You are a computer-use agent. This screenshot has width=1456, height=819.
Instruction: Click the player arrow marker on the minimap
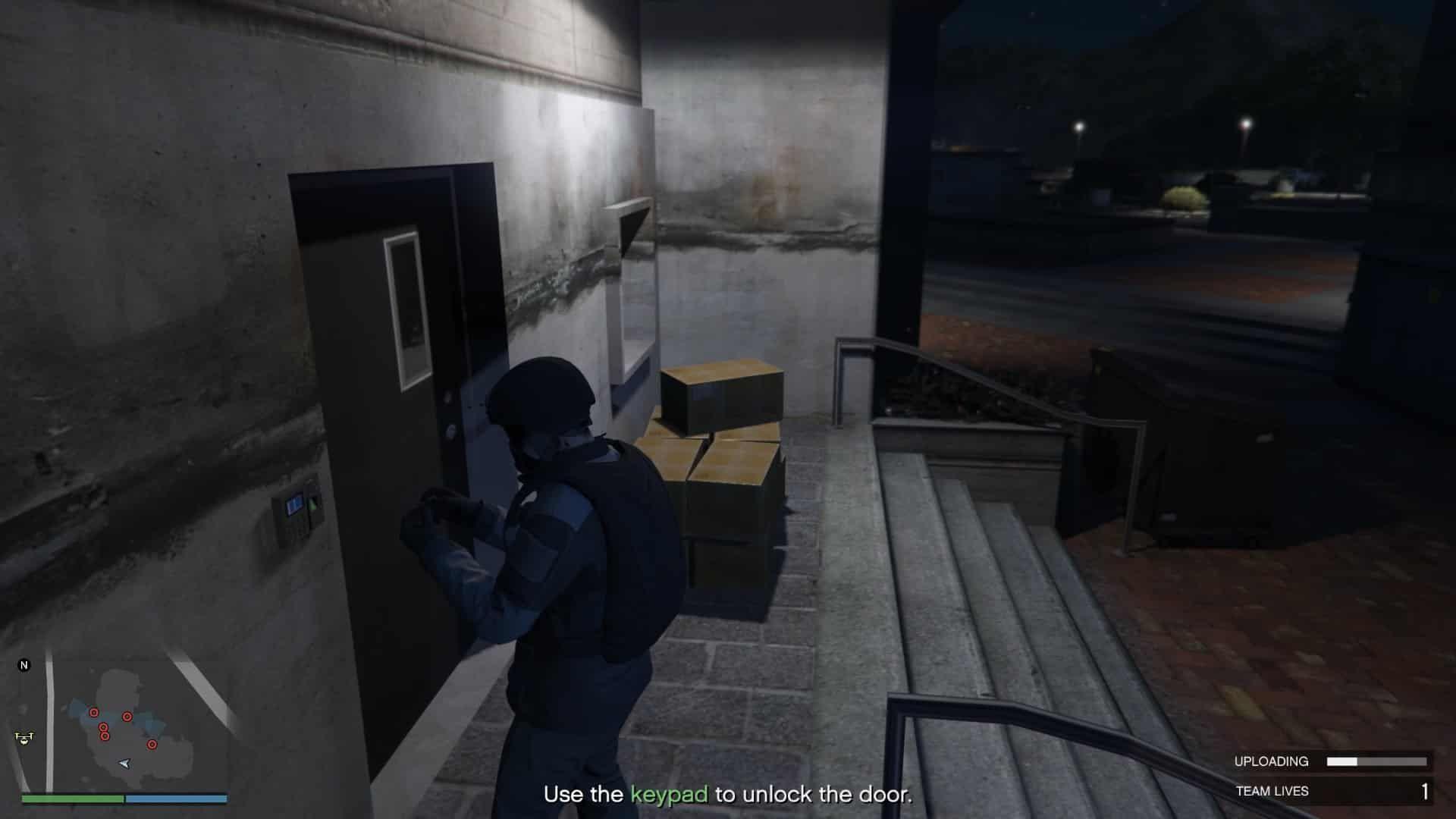124,764
